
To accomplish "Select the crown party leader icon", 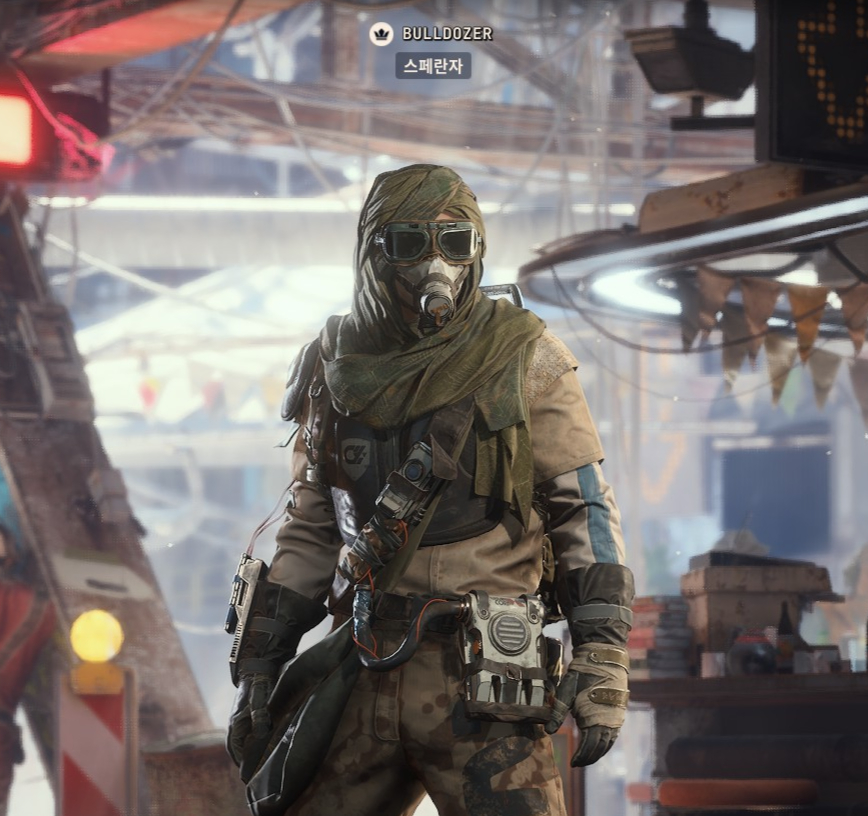I will pos(381,34).
